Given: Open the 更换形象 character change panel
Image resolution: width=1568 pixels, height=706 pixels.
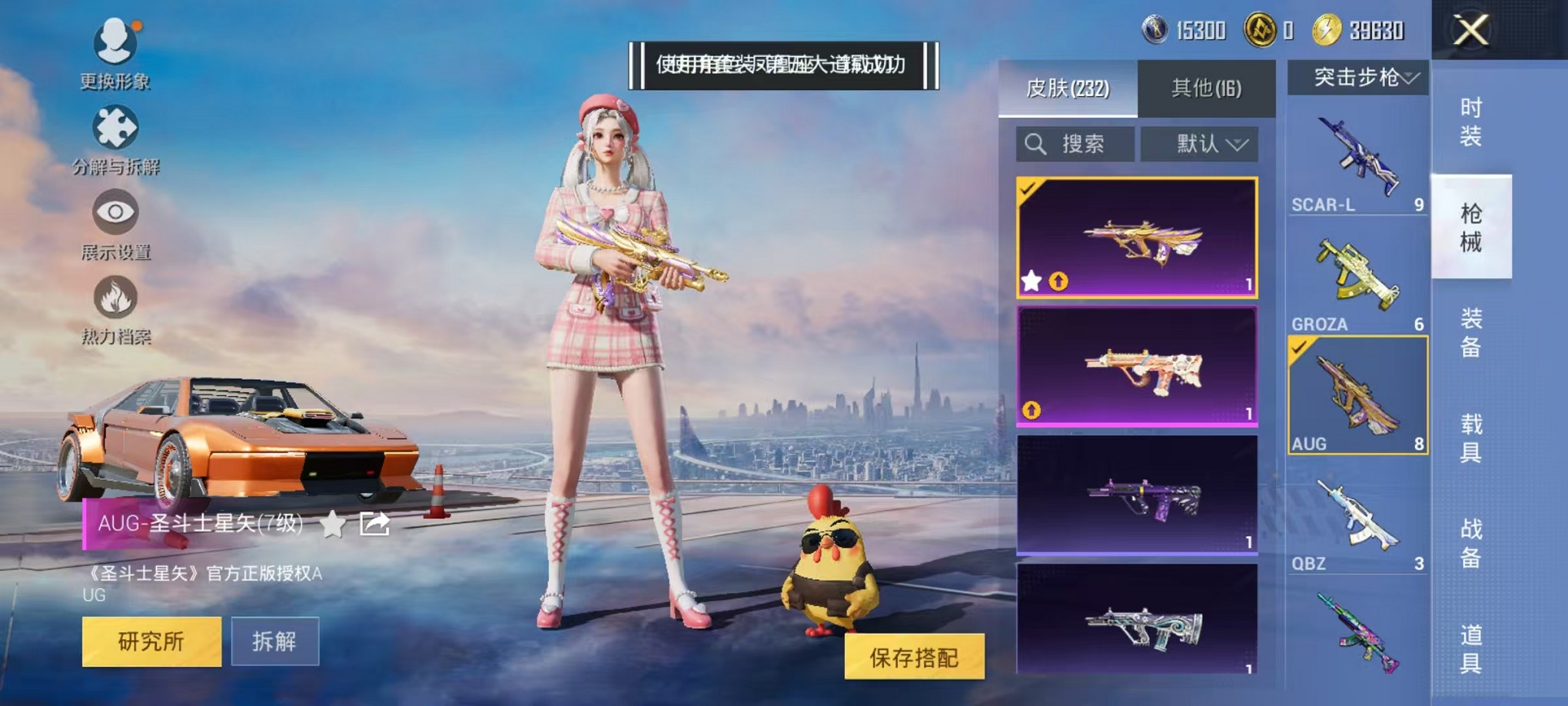Looking at the screenshot, I should pyautogui.click(x=114, y=46).
